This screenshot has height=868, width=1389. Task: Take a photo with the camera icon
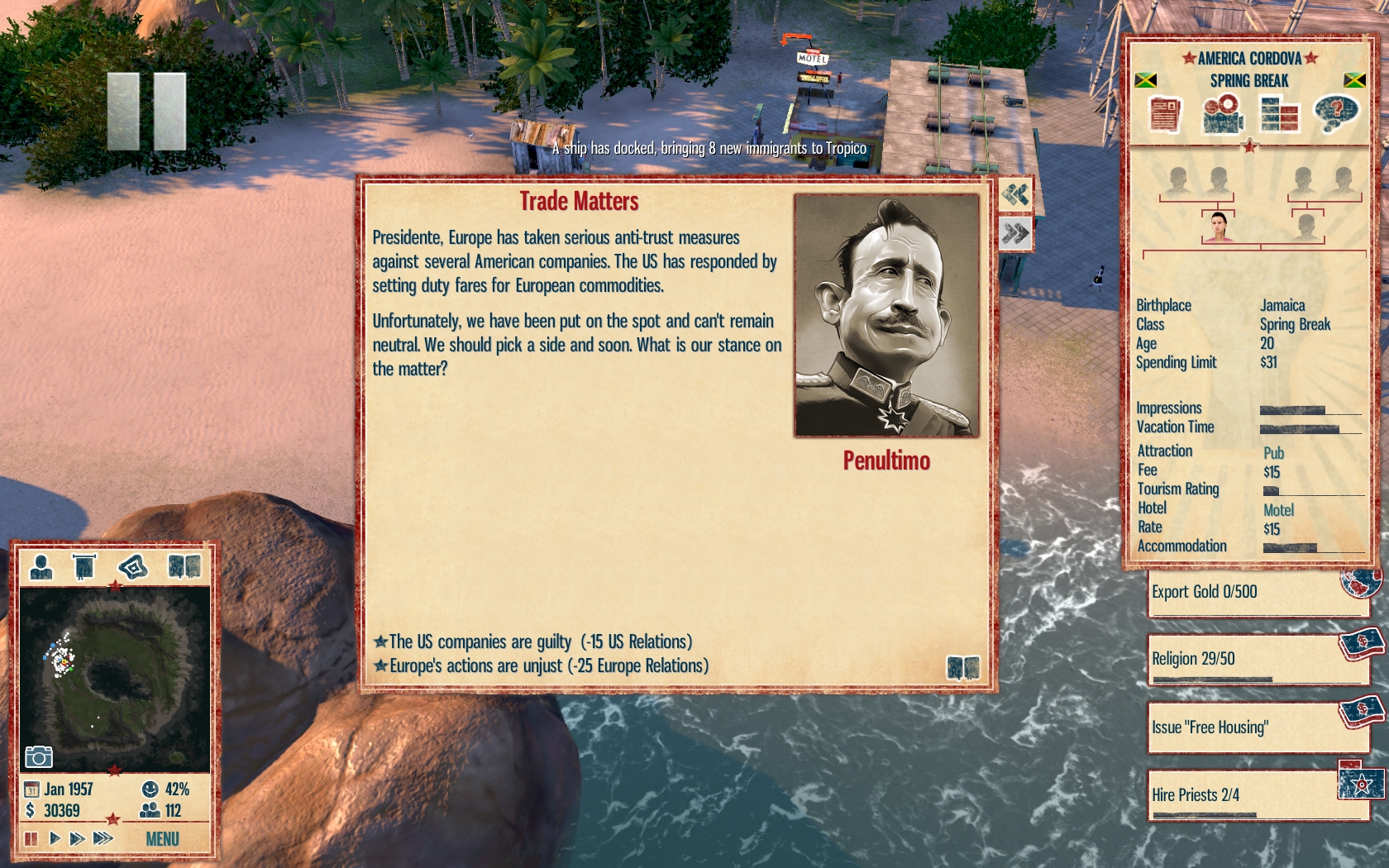pyautogui.click(x=39, y=756)
